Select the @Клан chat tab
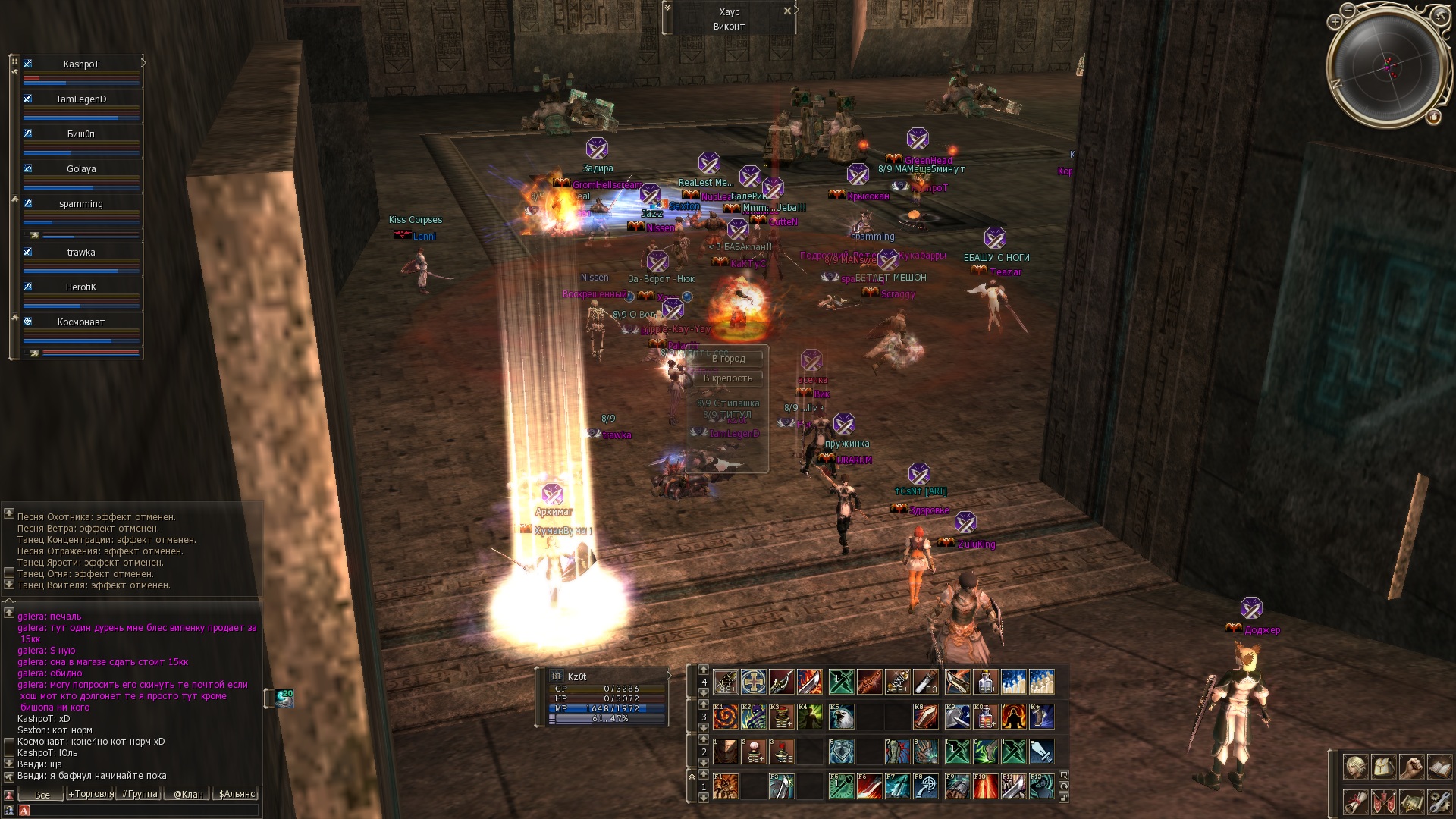1456x819 pixels. (188, 794)
